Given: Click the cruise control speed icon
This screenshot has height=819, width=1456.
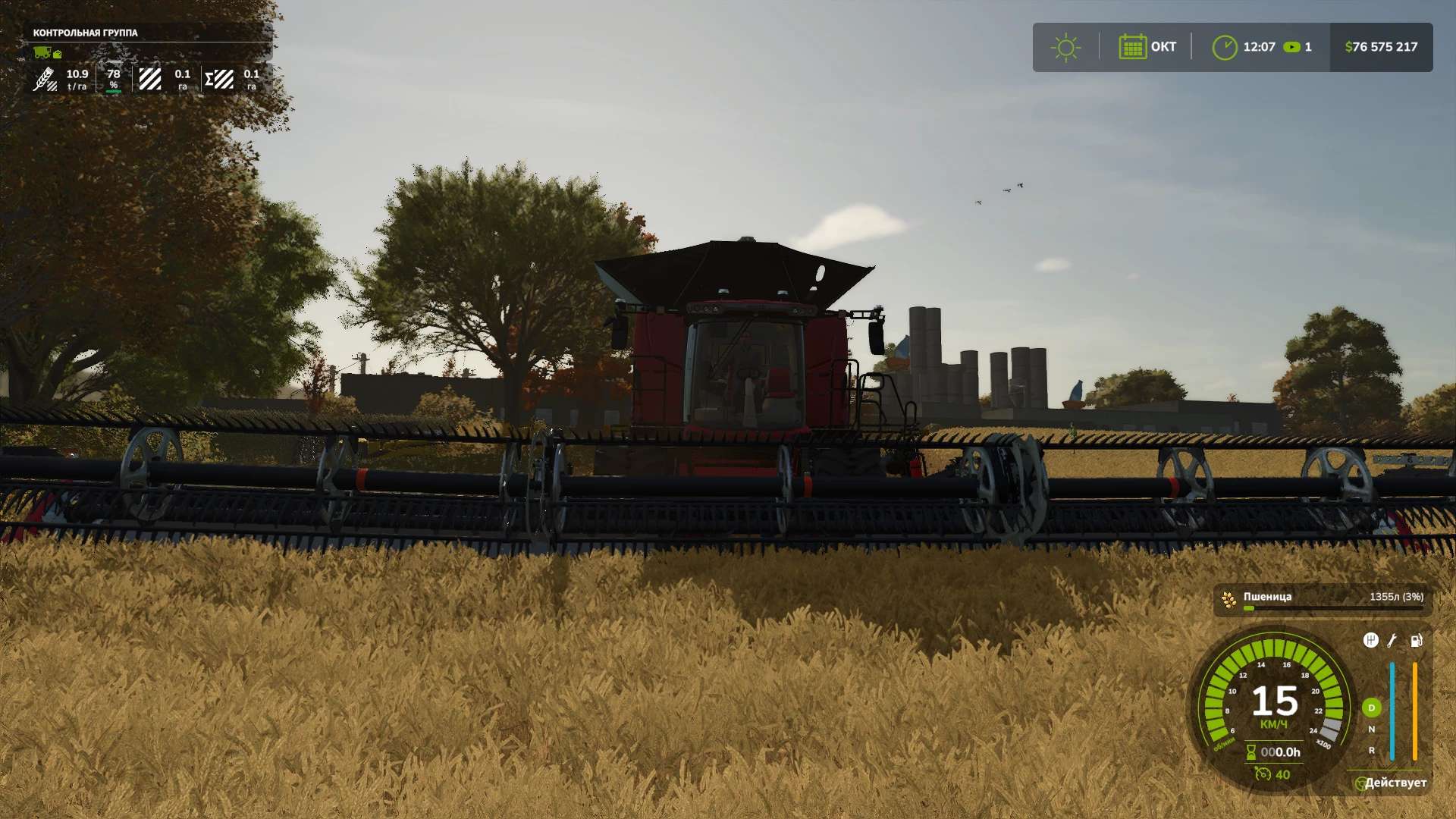Looking at the screenshot, I should pos(1263,773).
